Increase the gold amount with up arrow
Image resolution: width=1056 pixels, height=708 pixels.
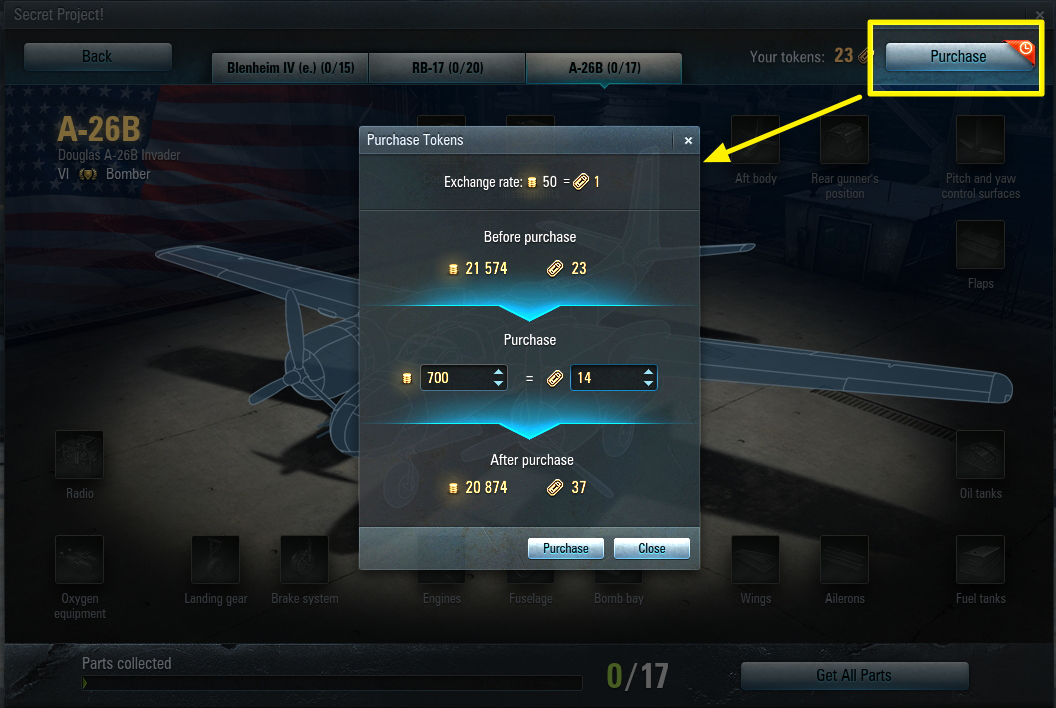[498, 373]
